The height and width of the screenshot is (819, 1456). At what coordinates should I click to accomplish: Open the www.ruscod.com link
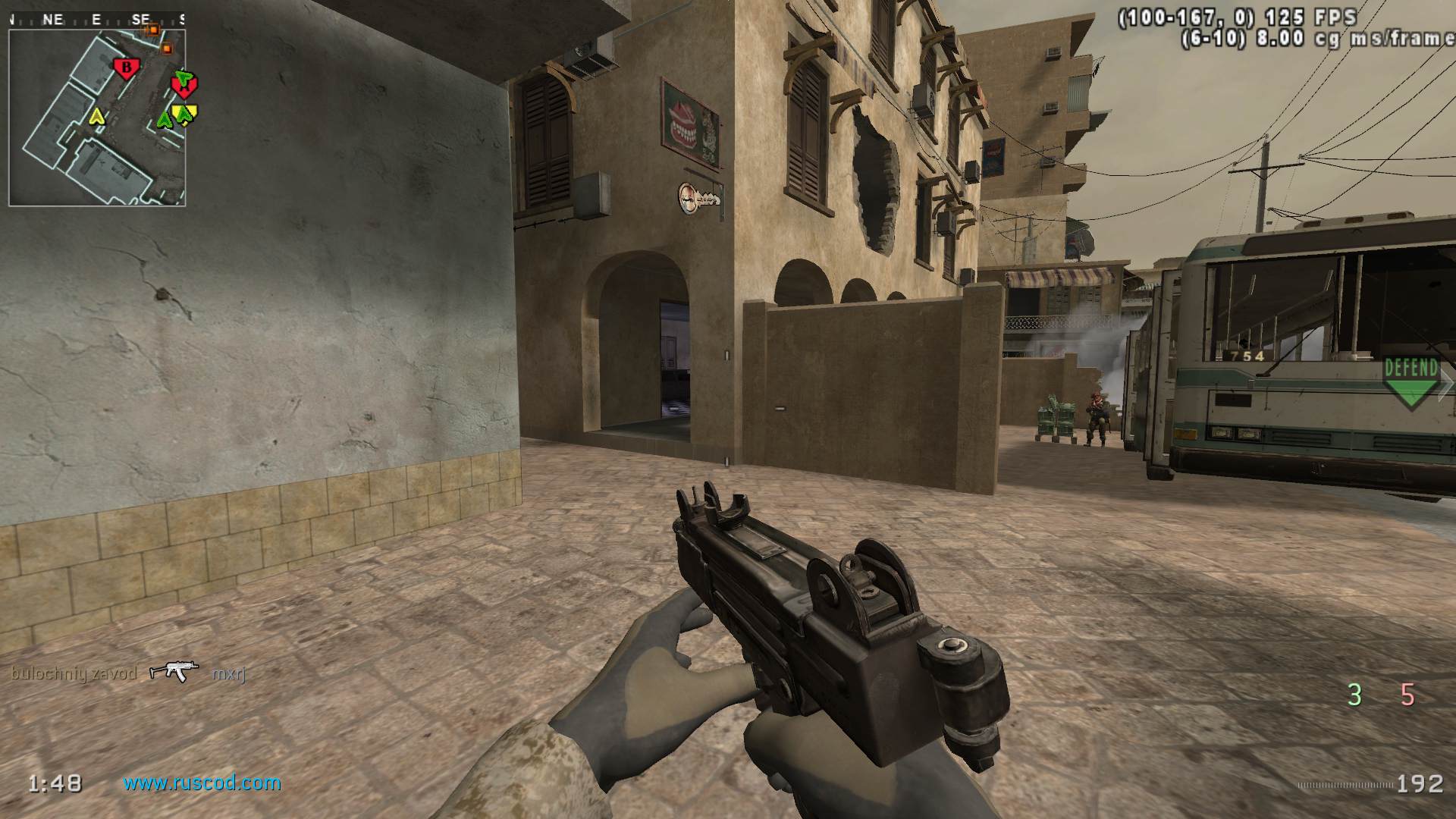(202, 783)
